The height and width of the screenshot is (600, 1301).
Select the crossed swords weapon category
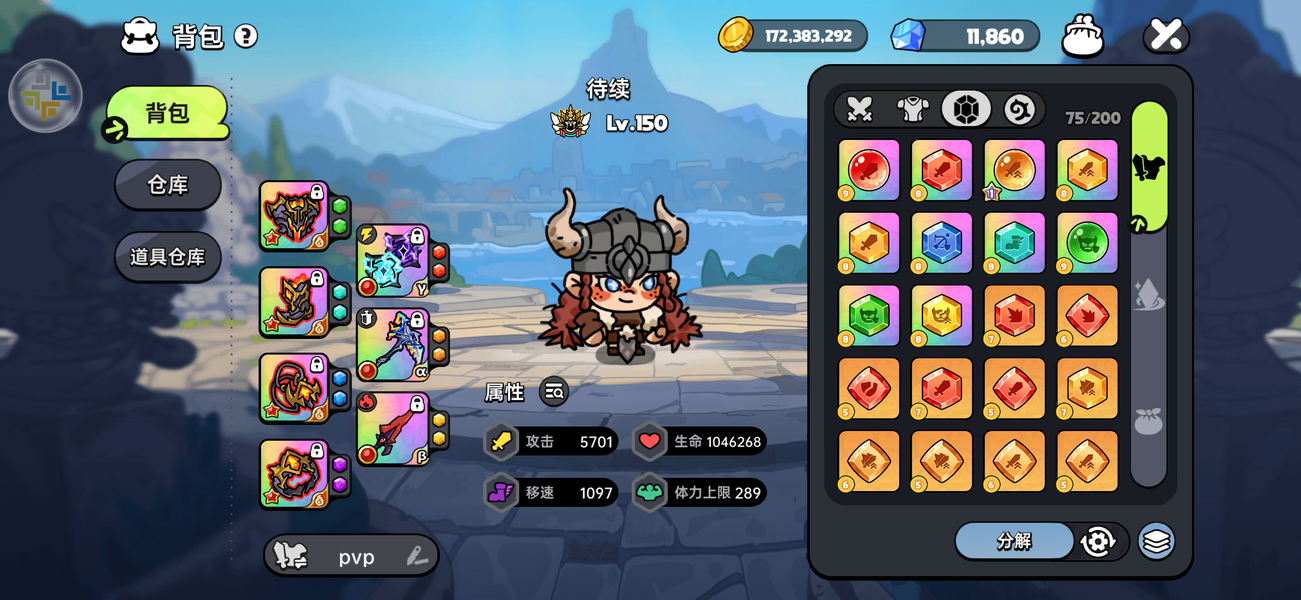[x=860, y=109]
